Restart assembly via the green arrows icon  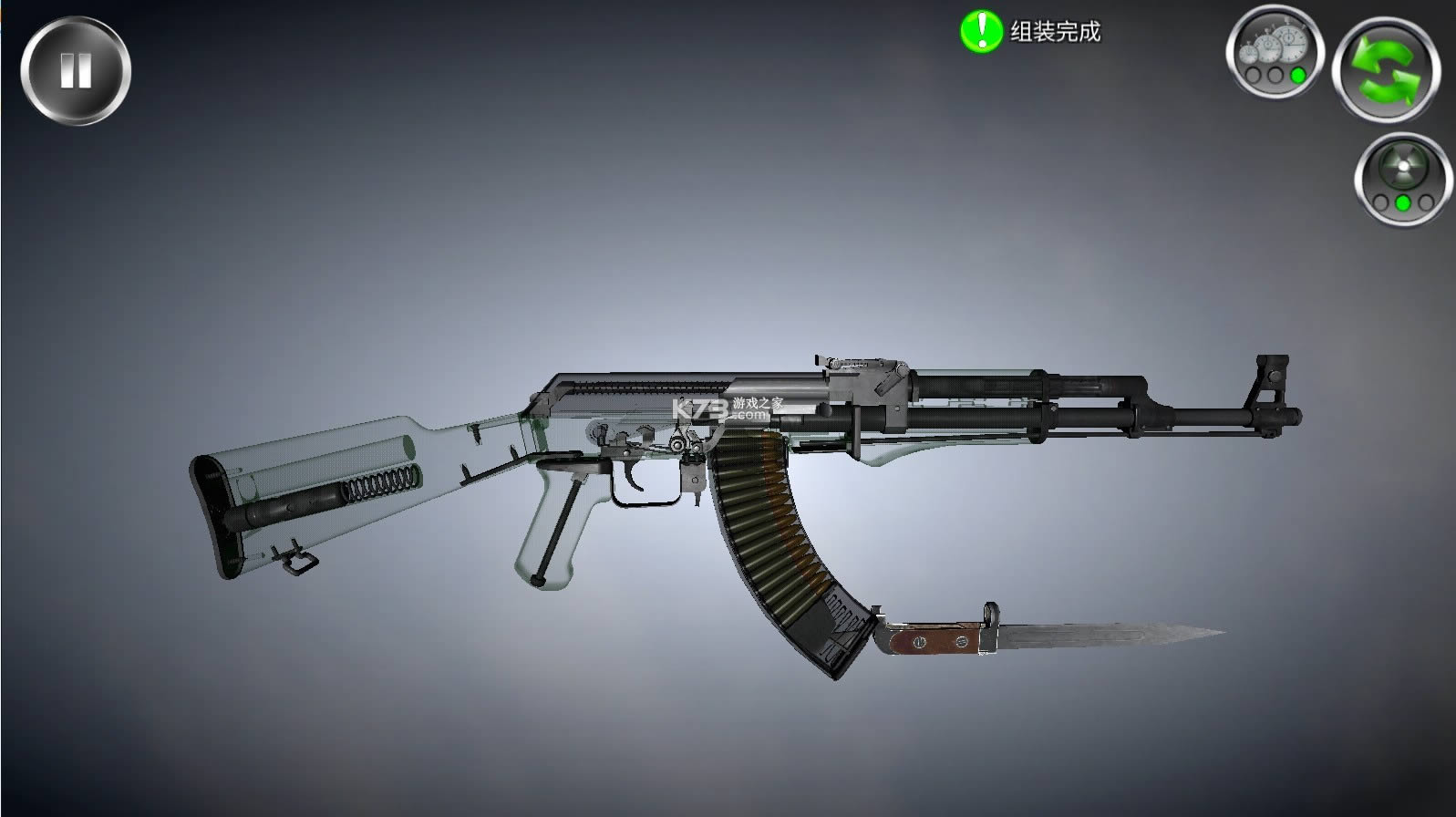pyautogui.click(x=1384, y=68)
